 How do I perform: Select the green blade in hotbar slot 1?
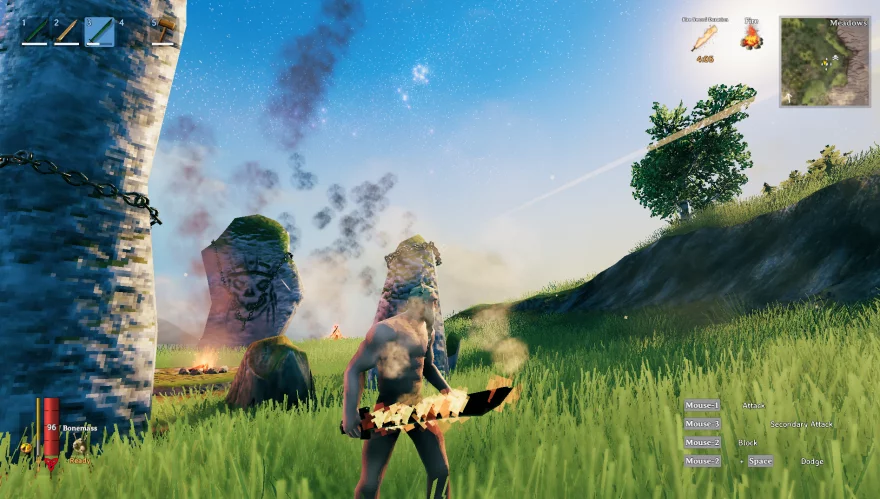[x=34, y=31]
